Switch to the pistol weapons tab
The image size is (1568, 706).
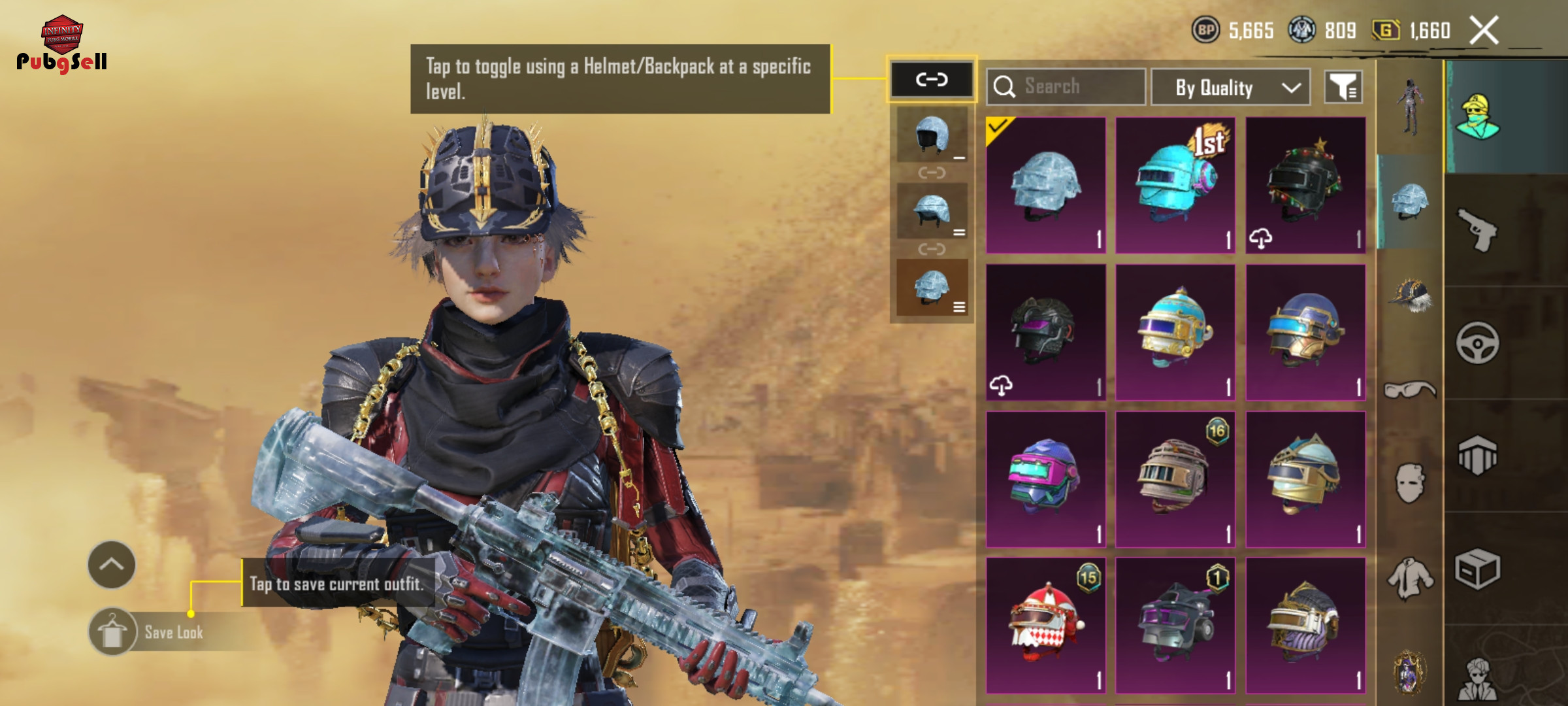(x=1478, y=229)
